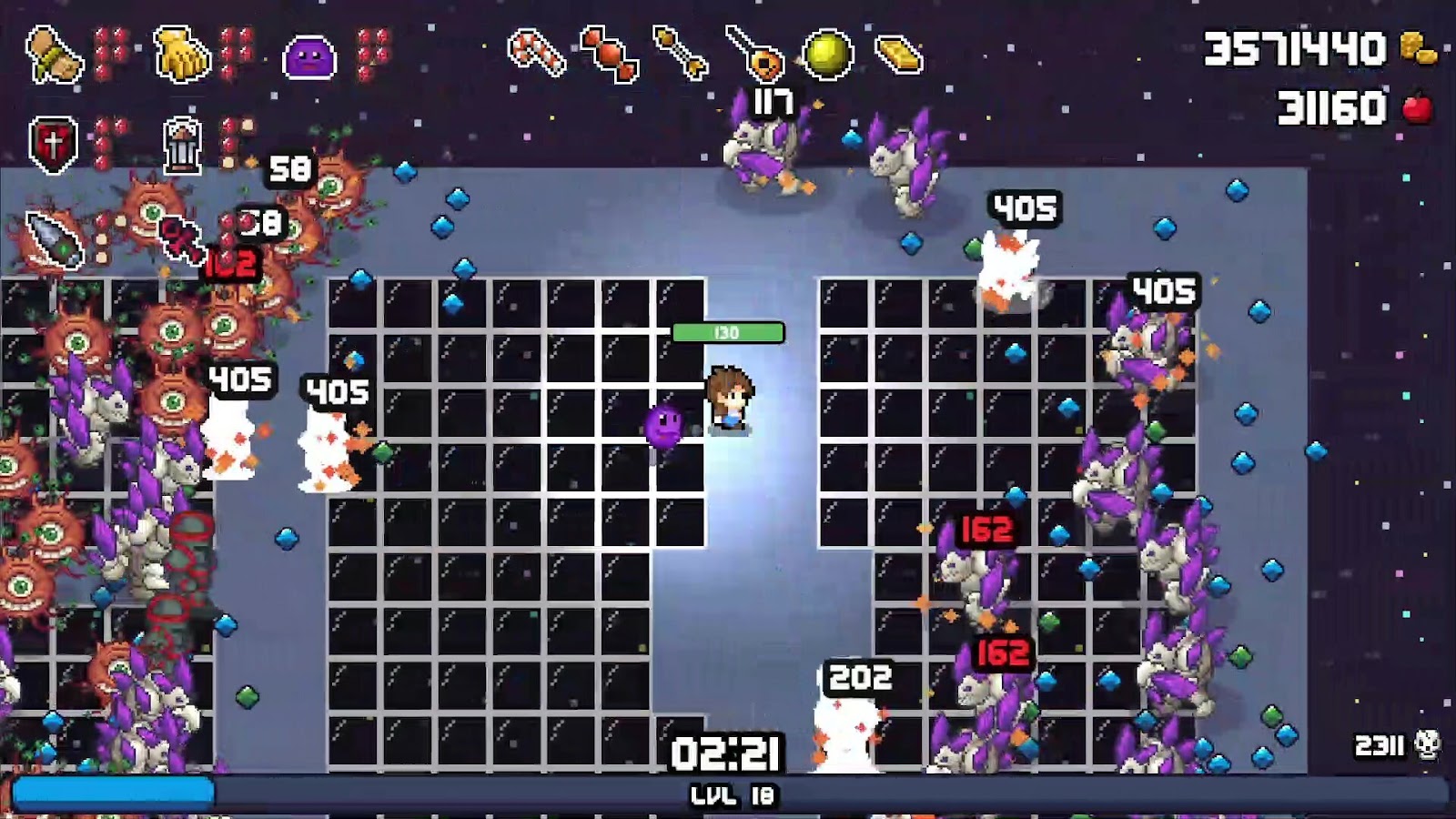Screen dimensions: 1456x819
Task: Select the bandaged fist weapon icon
Action: (54, 56)
